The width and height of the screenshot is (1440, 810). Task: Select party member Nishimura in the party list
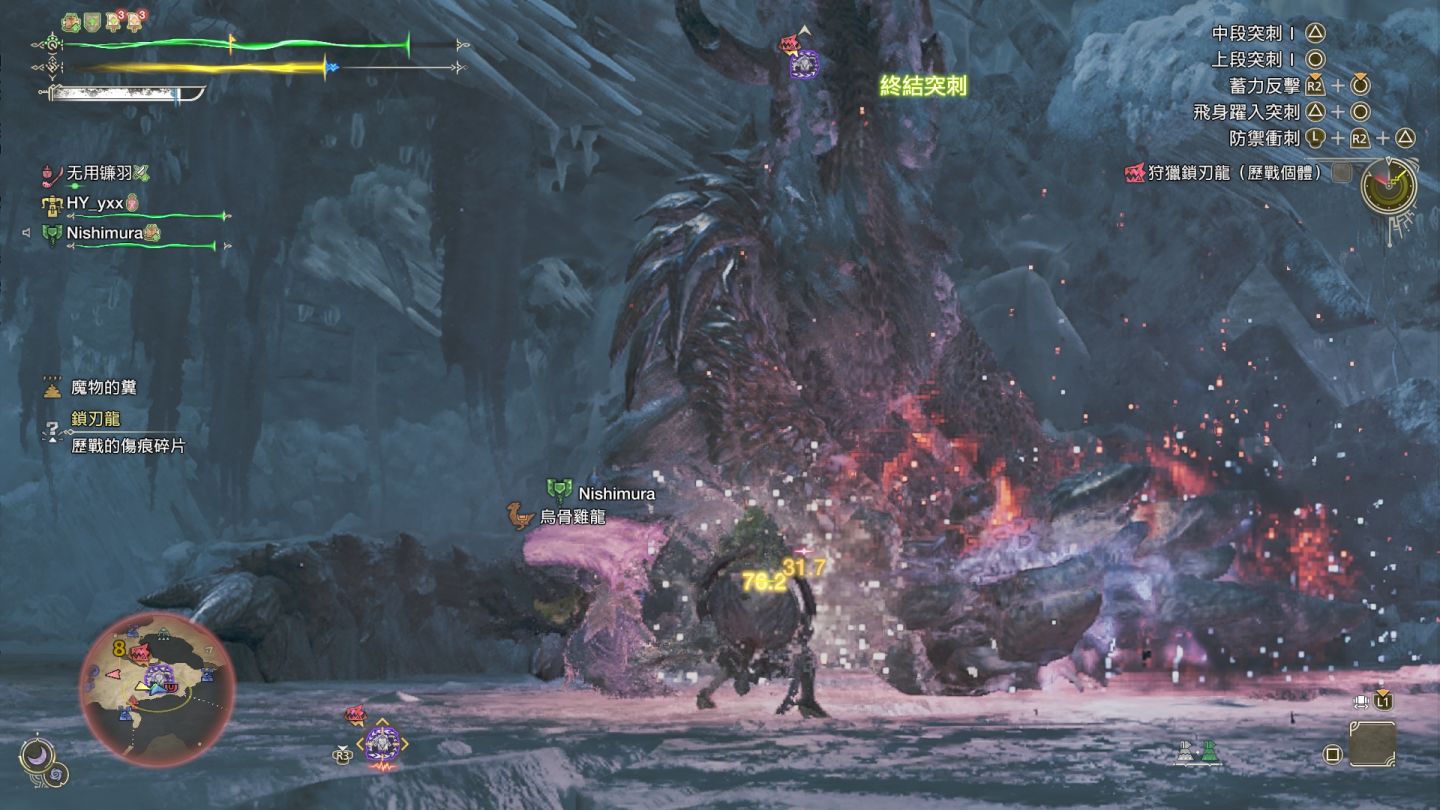pyautogui.click(x=104, y=233)
